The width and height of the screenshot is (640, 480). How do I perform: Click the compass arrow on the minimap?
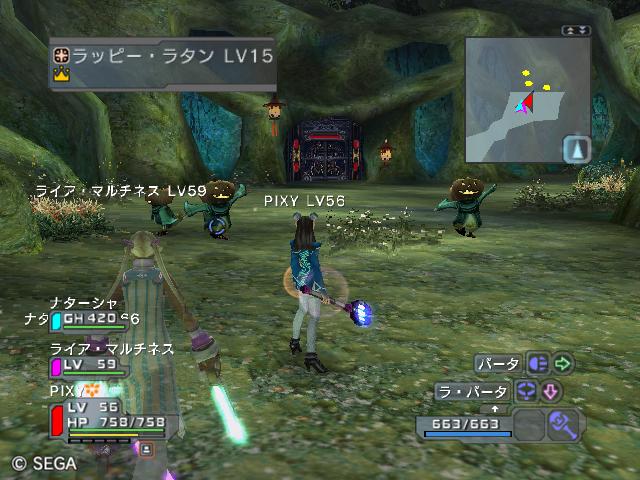577,150
